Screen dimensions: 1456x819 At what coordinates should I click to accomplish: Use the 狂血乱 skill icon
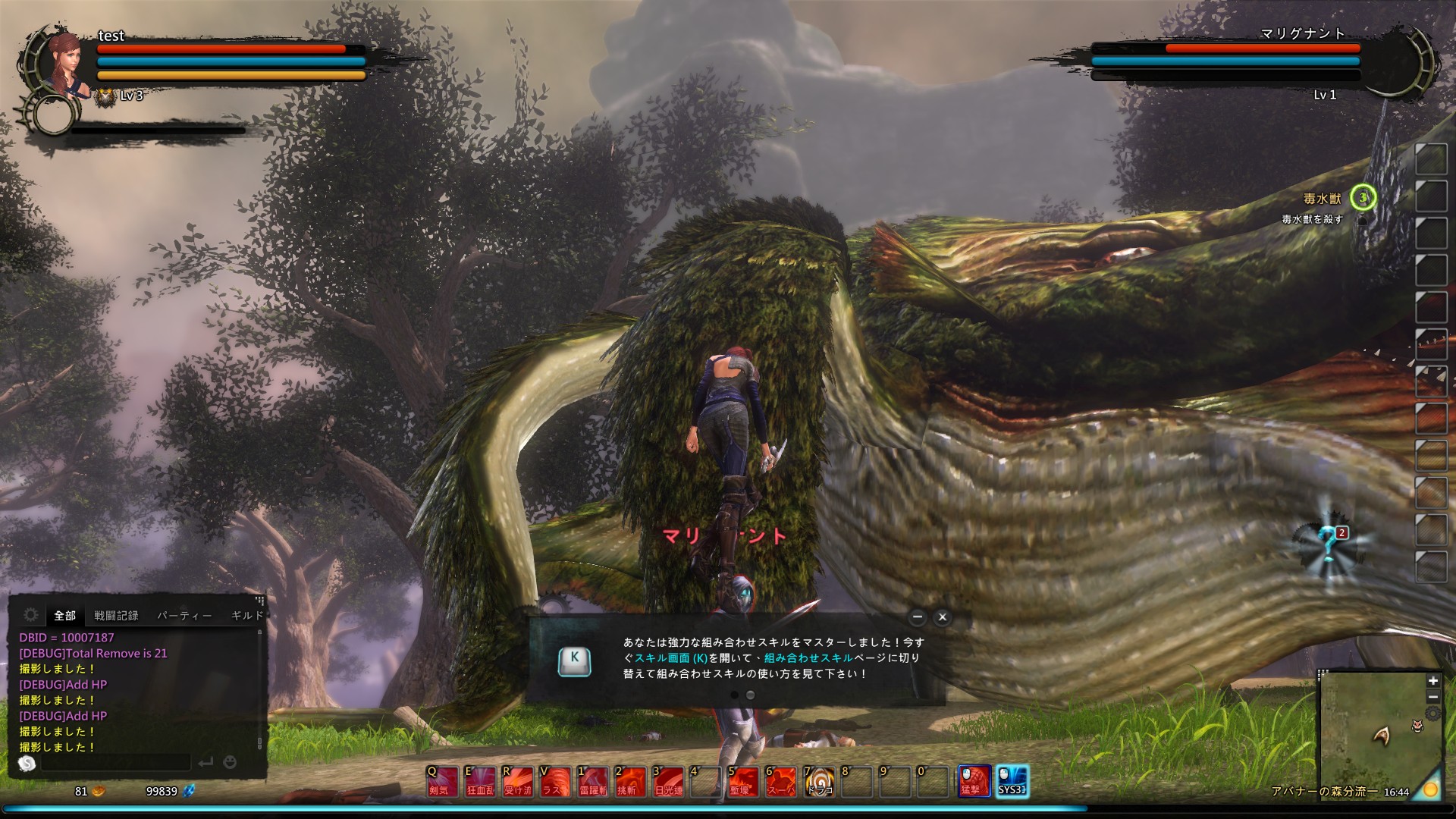tap(479, 781)
